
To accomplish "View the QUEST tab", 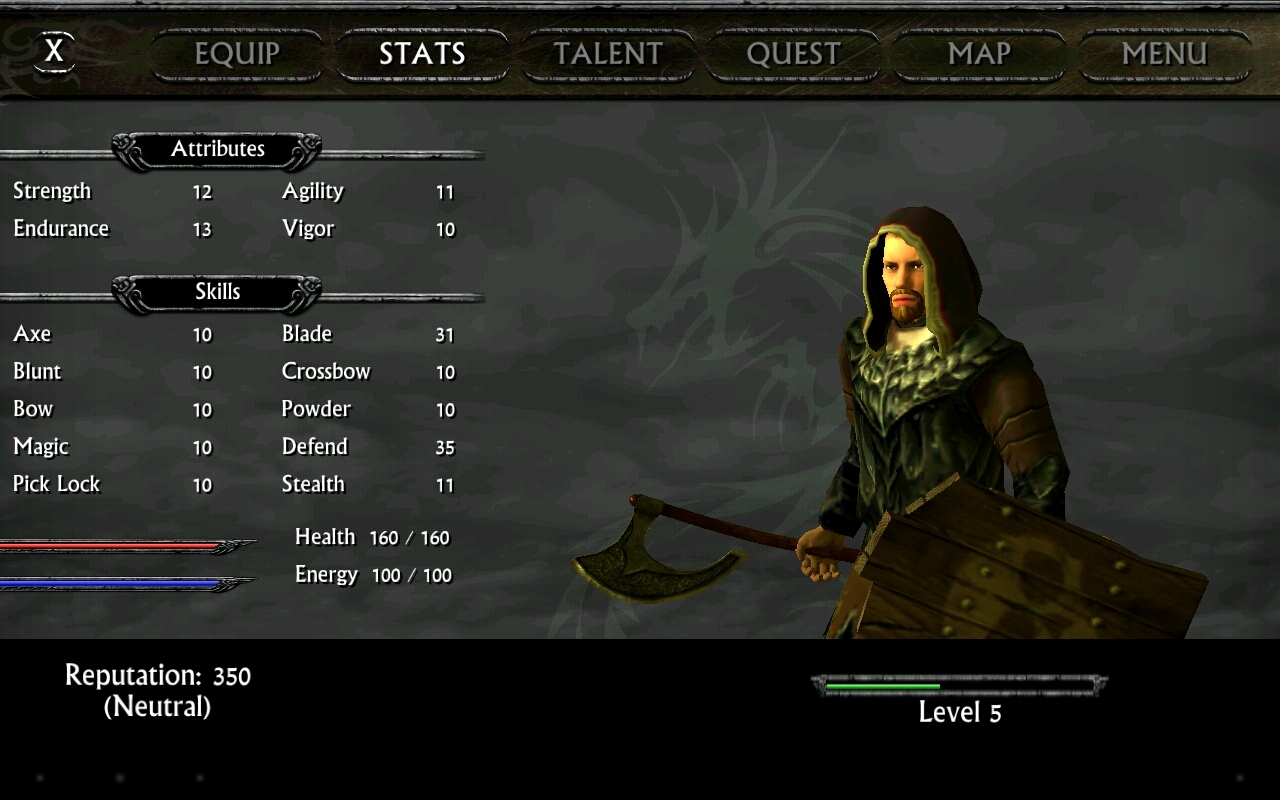I will pyautogui.click(x=794, y=54).
